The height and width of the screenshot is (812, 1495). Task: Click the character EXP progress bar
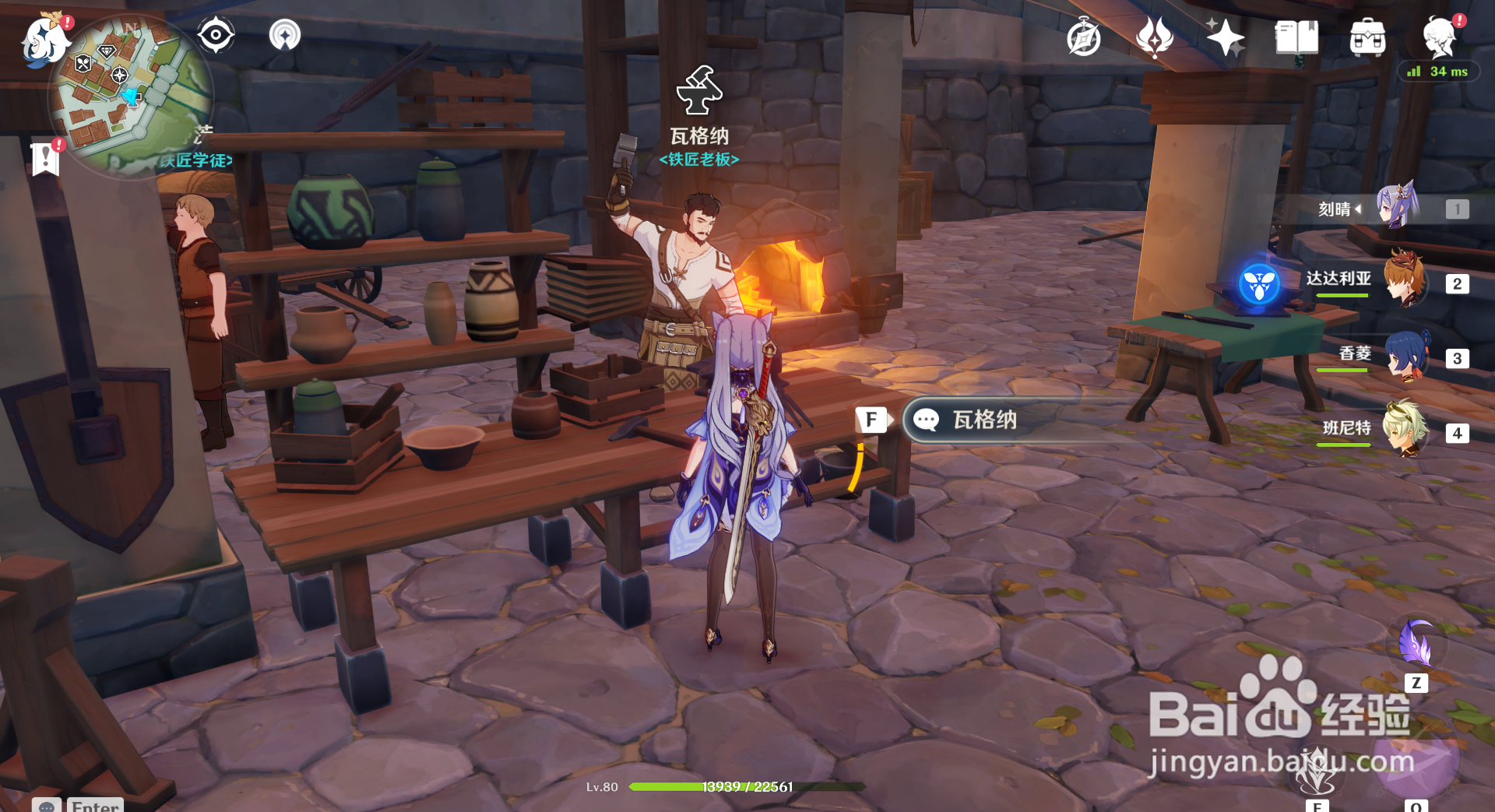click(x=747, y=786)
